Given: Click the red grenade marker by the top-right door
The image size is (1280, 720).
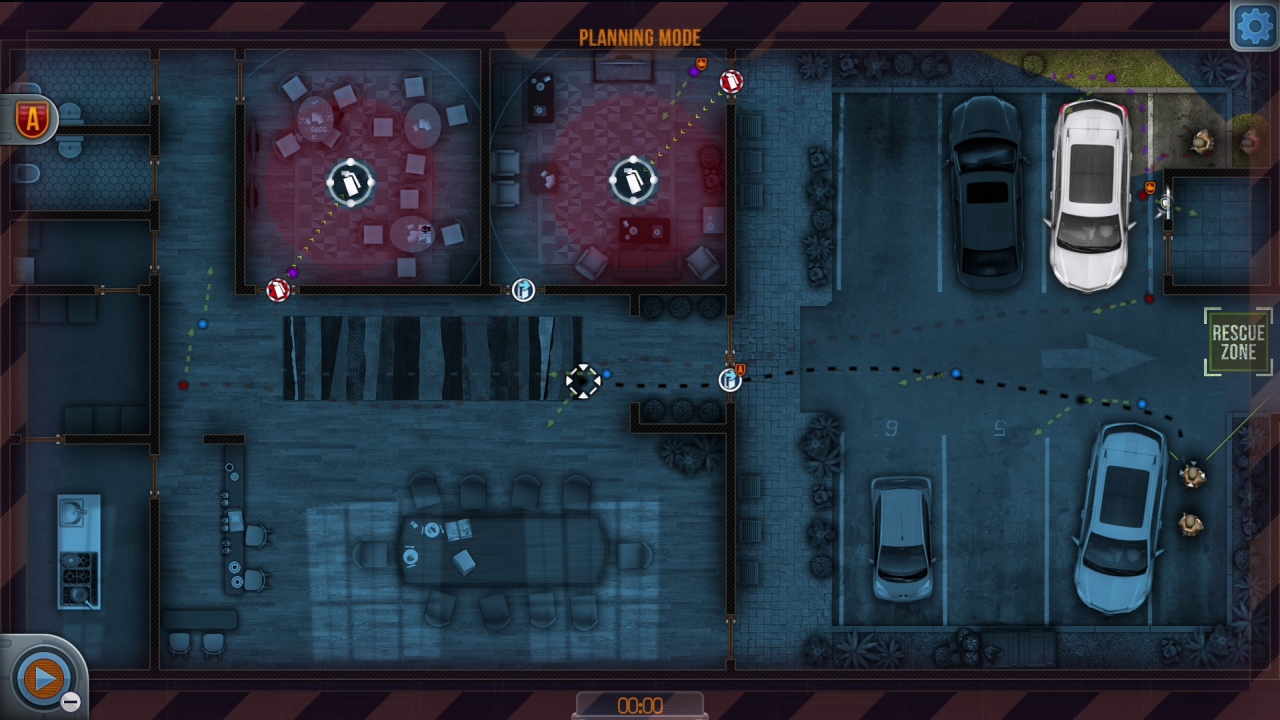Looking at the screenshot, I should (x=731, y=82).
